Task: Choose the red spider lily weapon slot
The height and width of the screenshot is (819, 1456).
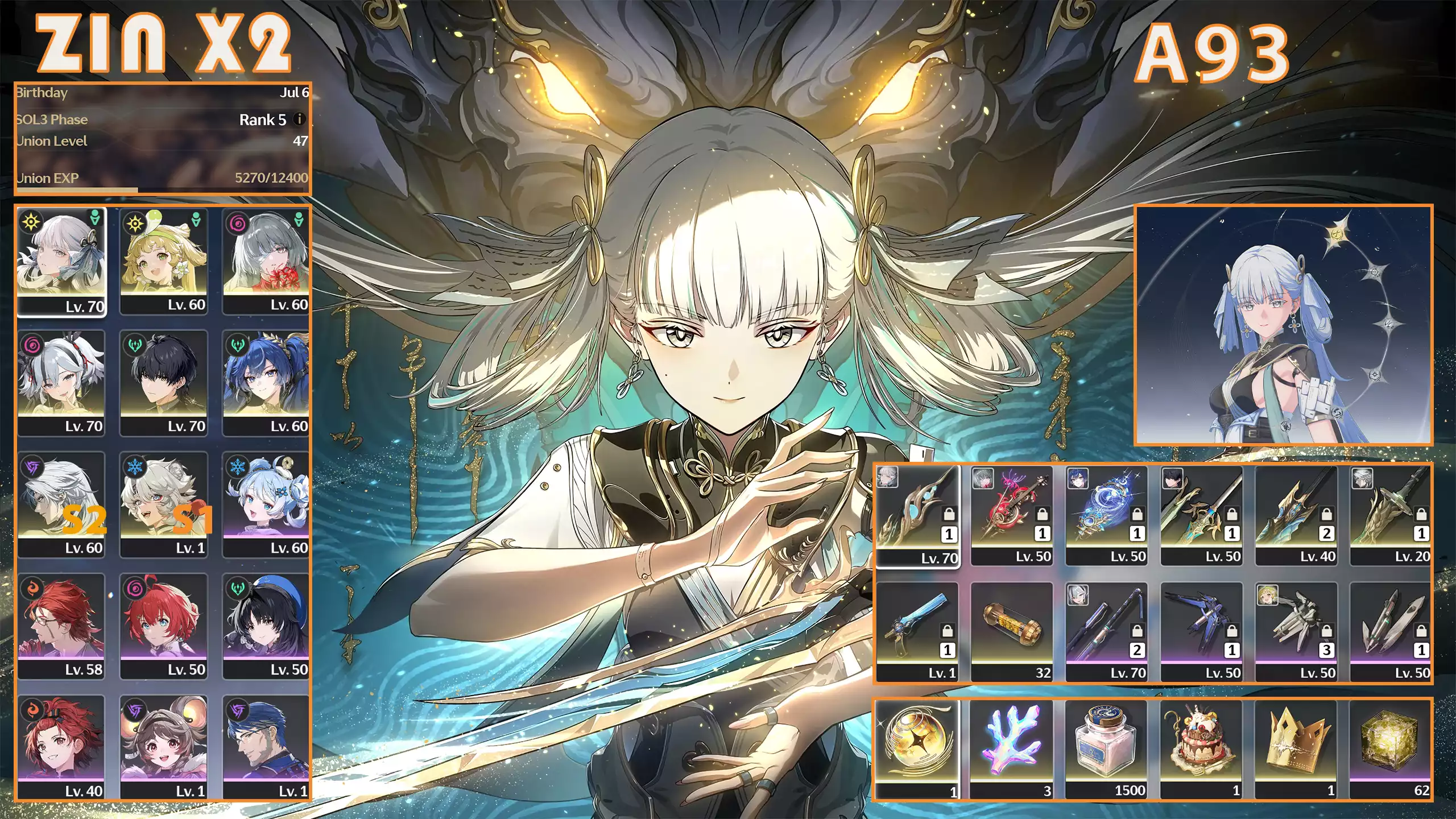Action: click(x=1012, y=515)
